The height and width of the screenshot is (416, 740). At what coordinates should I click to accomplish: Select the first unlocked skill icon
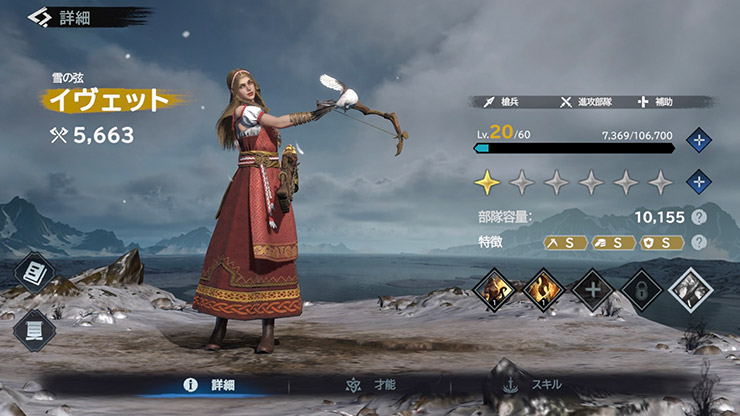click(x=495, y=290)
